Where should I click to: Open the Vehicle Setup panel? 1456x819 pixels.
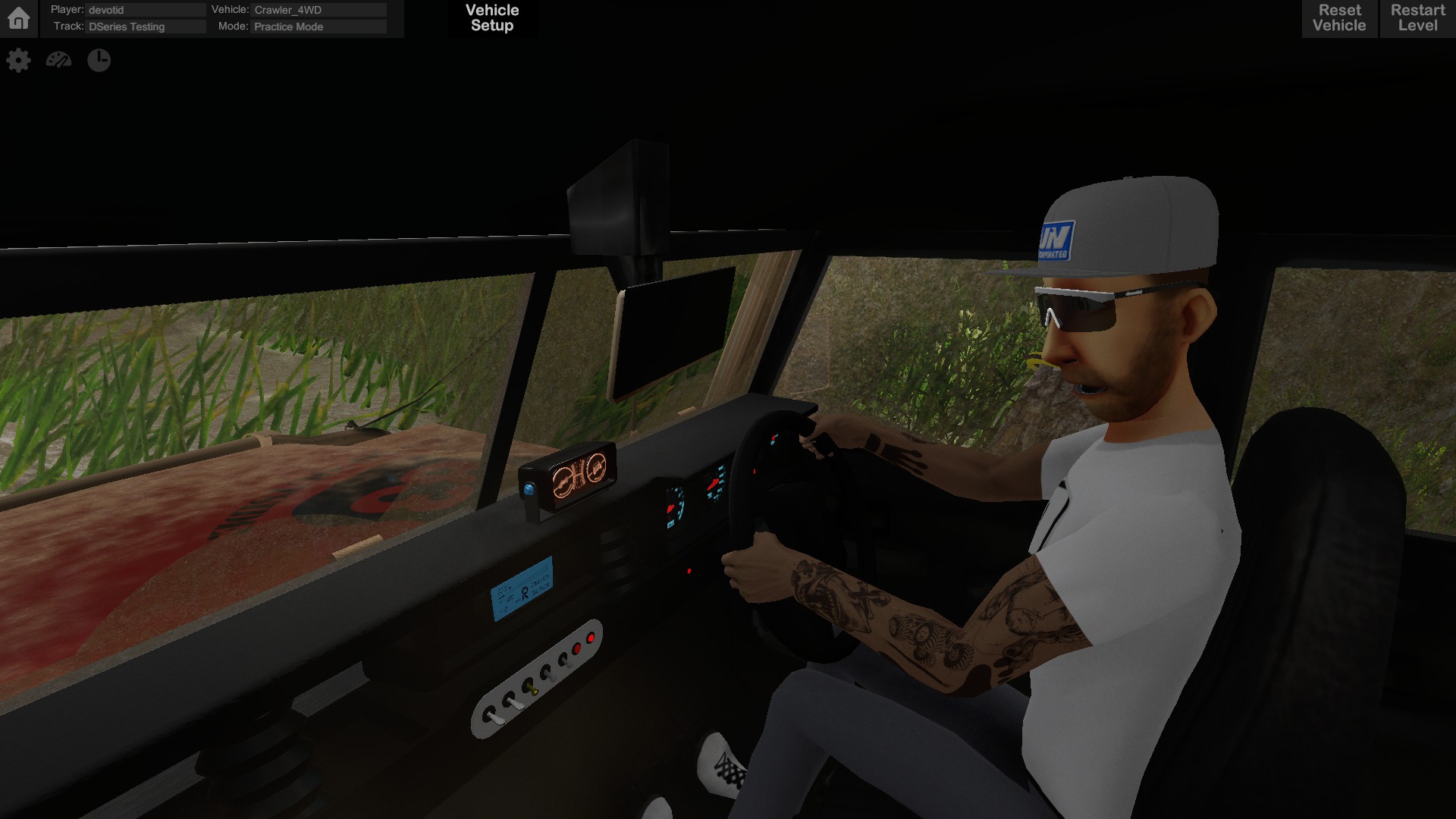point(491,17)
